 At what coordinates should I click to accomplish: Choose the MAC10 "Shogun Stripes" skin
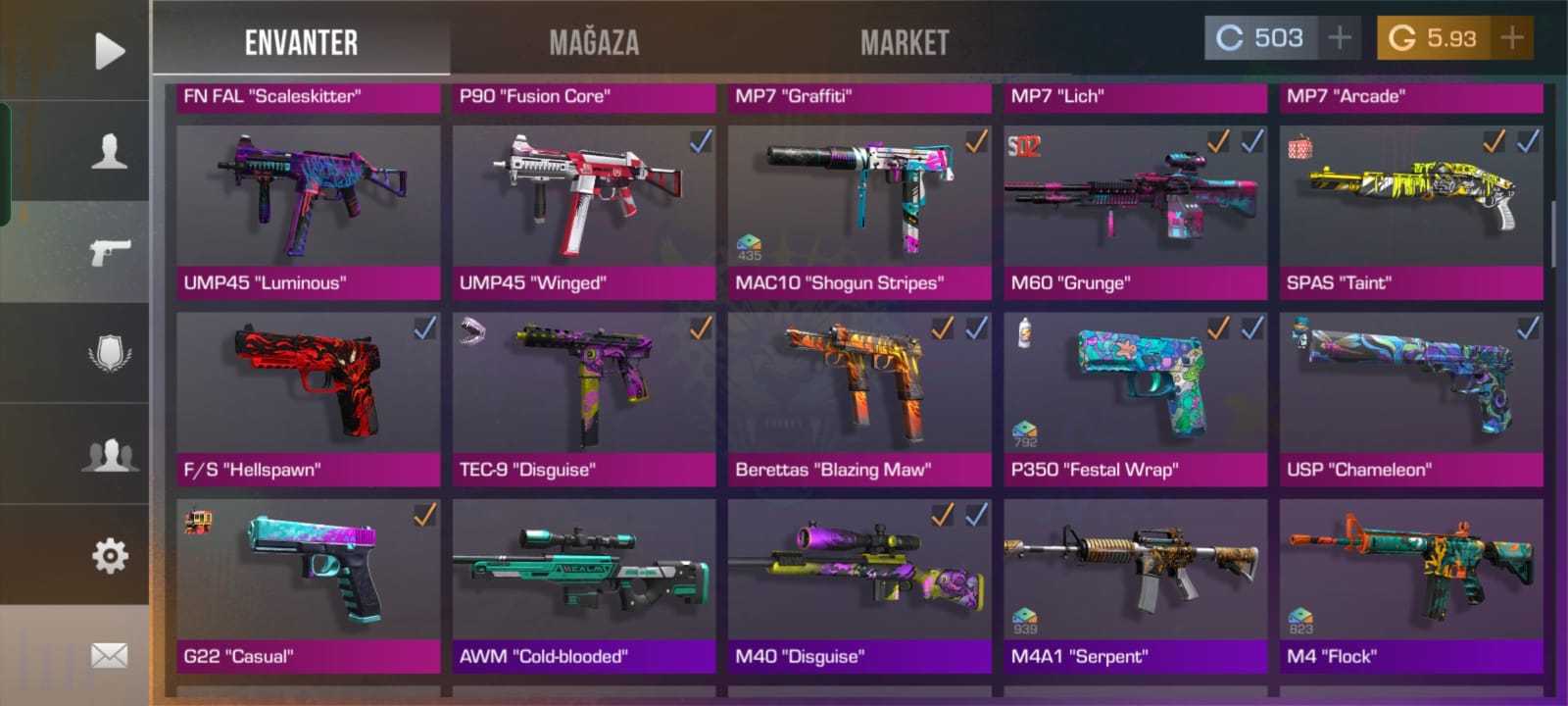click(x=859, y=211)
